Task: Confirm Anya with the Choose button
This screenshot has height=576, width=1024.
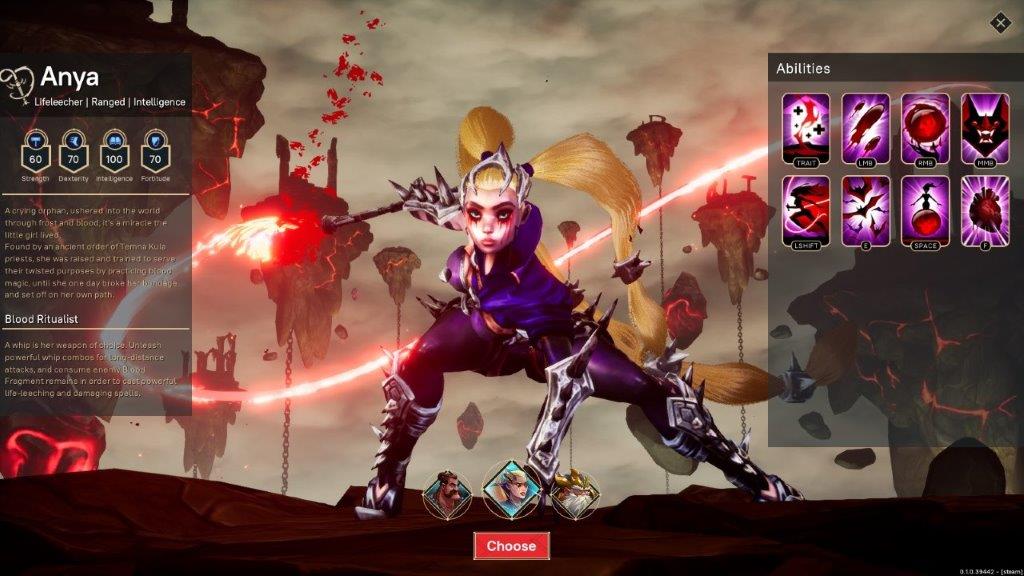Action: [x=511, y=545]
